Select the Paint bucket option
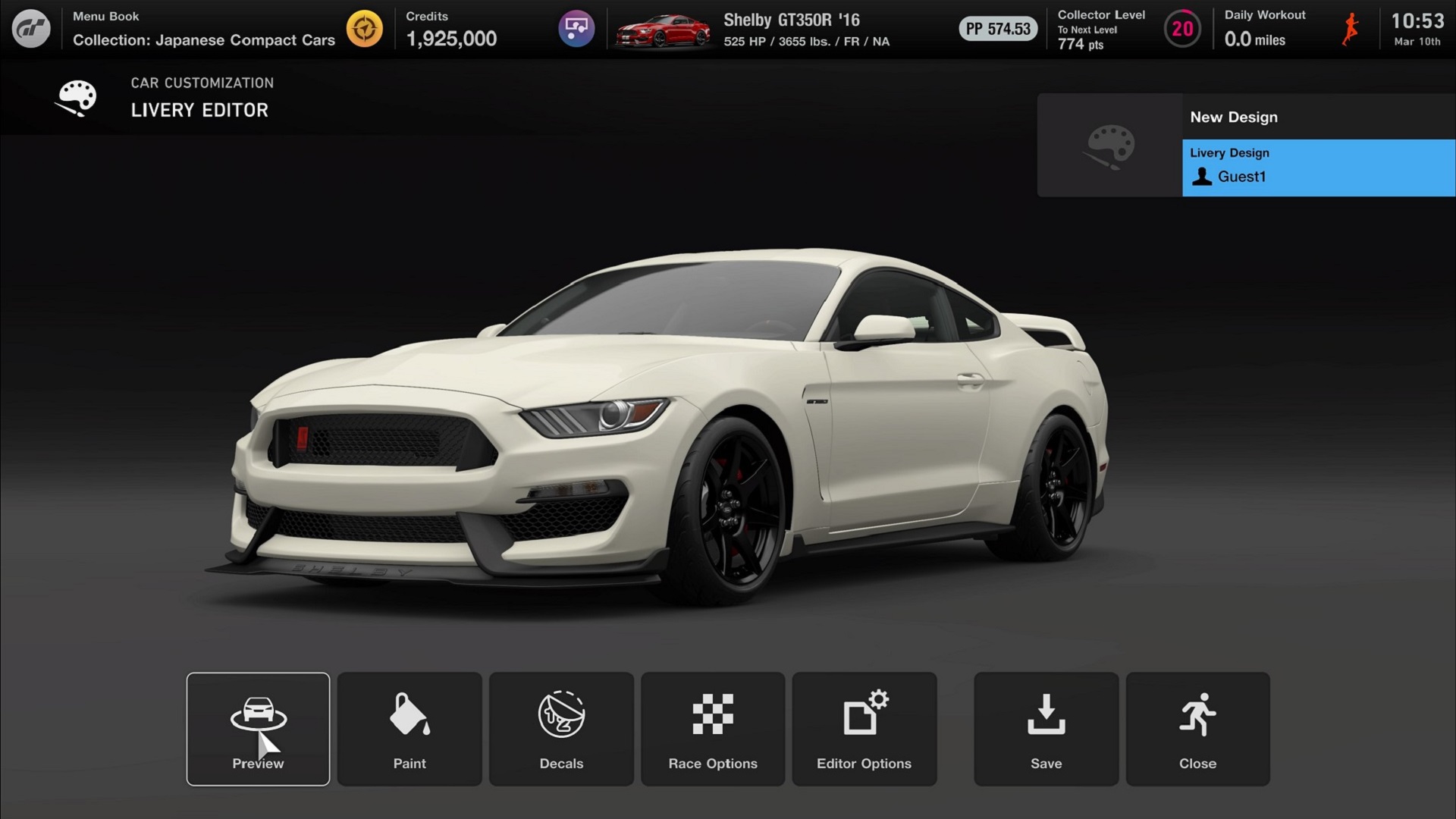The image size is (1456, 819). (x=409, y=729)
